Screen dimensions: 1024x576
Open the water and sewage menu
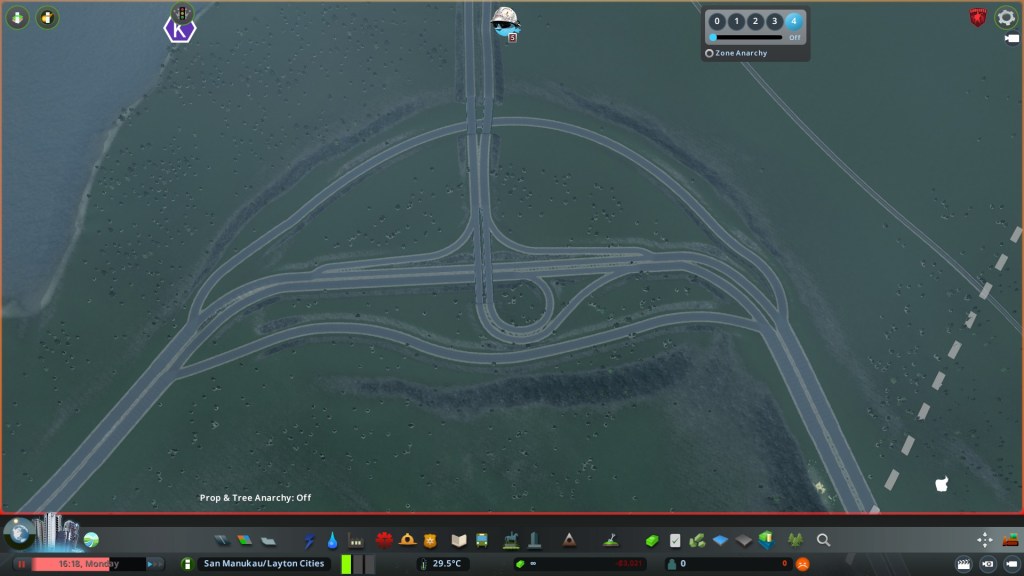[332, 540]
